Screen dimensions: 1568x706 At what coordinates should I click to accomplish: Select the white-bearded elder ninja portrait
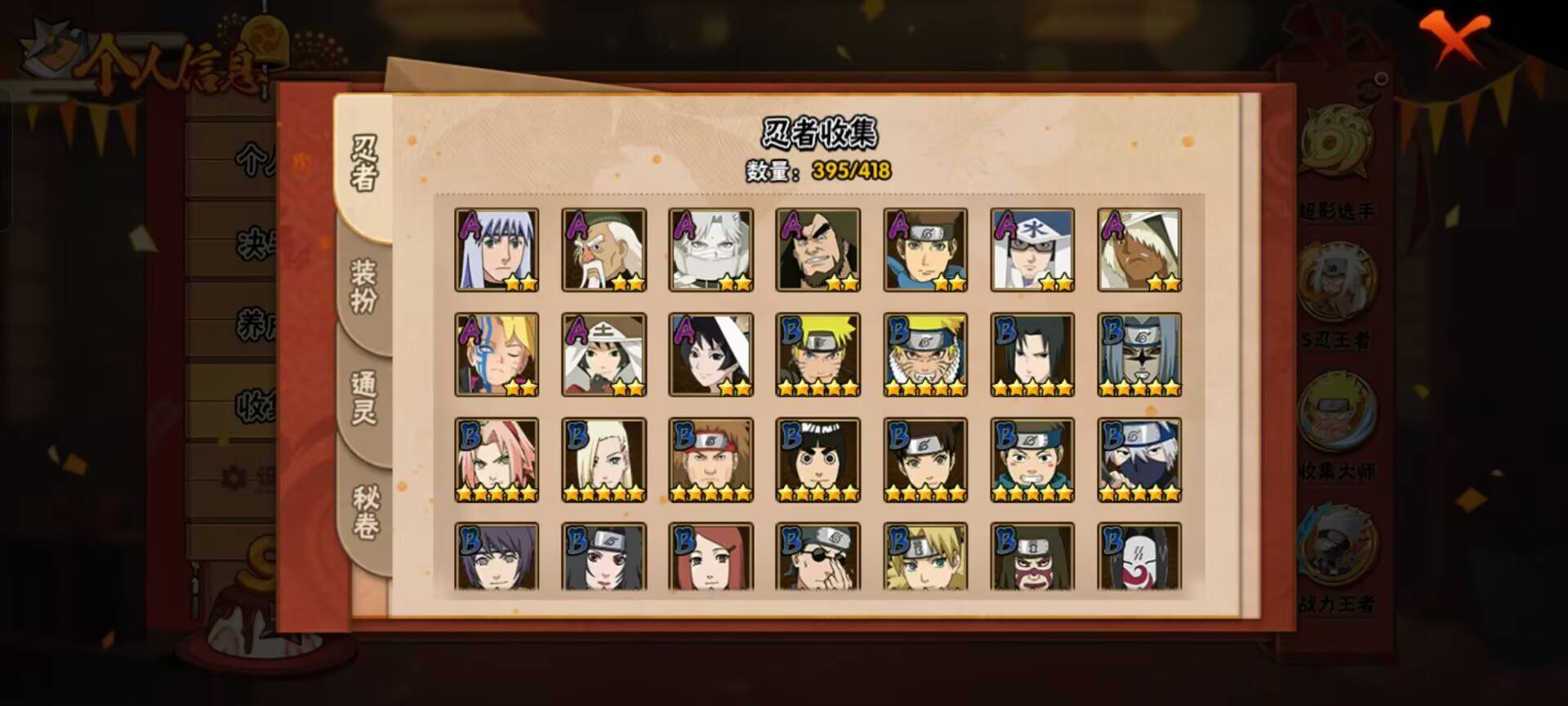pyautogui.click(x=604, y=250)
